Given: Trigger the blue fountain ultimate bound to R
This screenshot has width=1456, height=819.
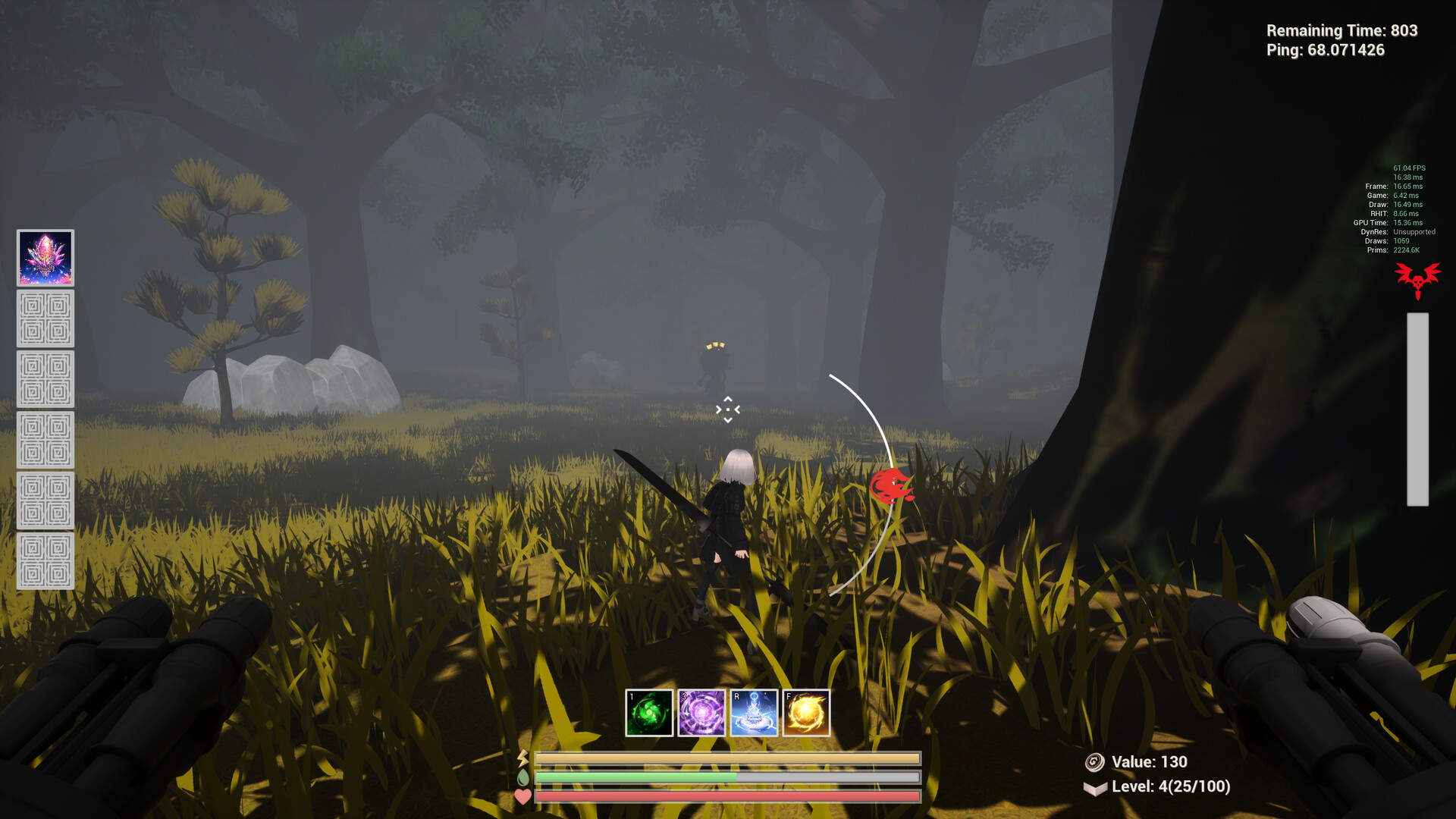Looking at the screenshot, I should pos(755,711).
